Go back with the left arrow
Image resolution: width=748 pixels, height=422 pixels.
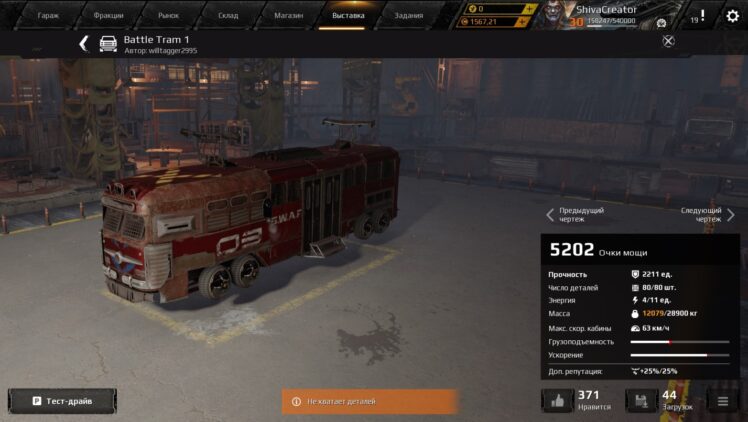(84, 43)
